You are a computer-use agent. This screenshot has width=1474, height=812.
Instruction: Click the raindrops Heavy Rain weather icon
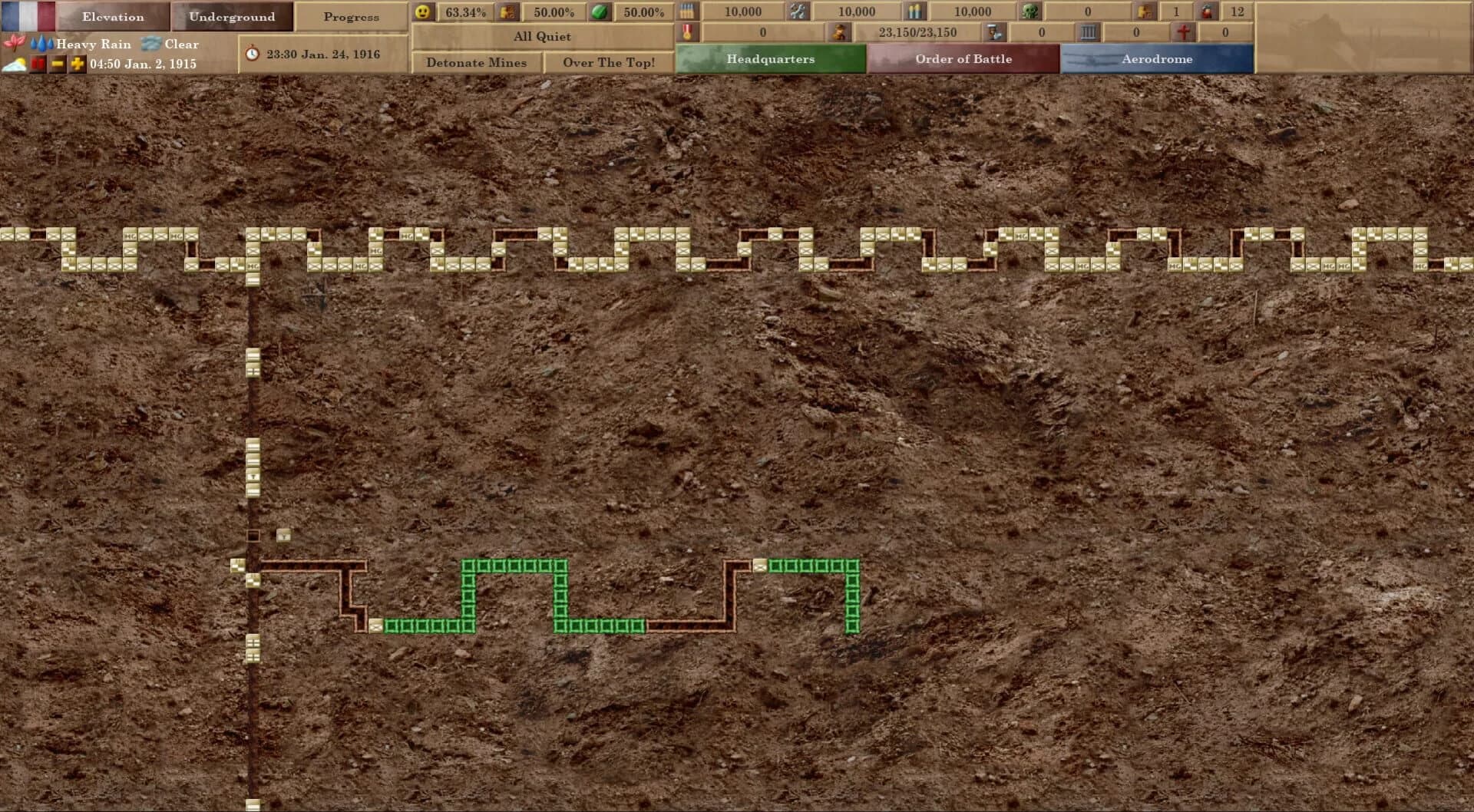pos(42,44)
